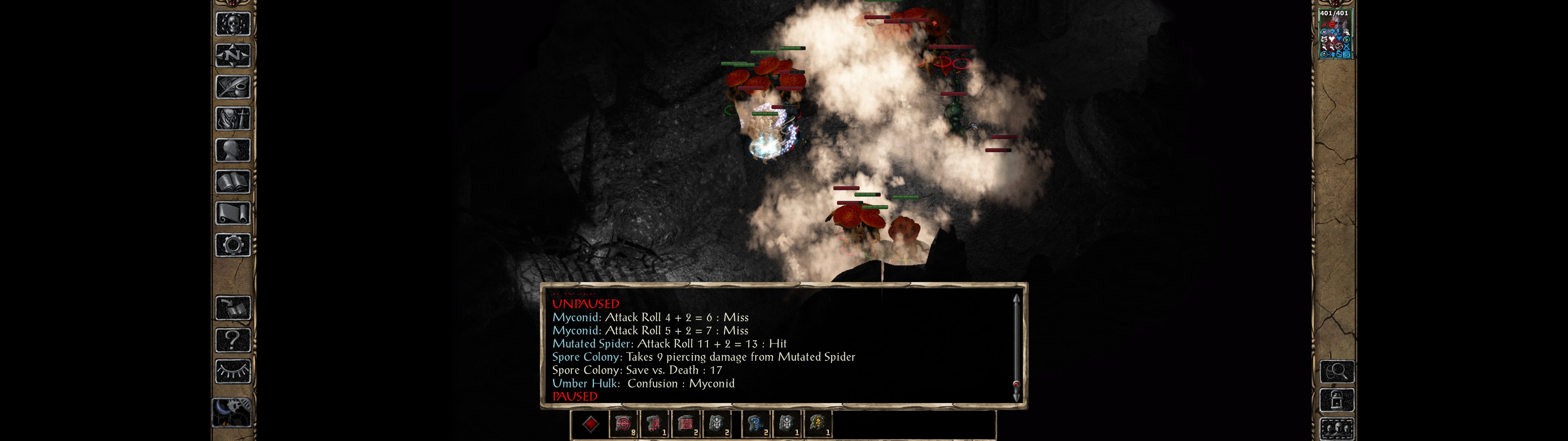Open the area map with the compass icon
Viewport: 1568px width, 441px height.
232,55
